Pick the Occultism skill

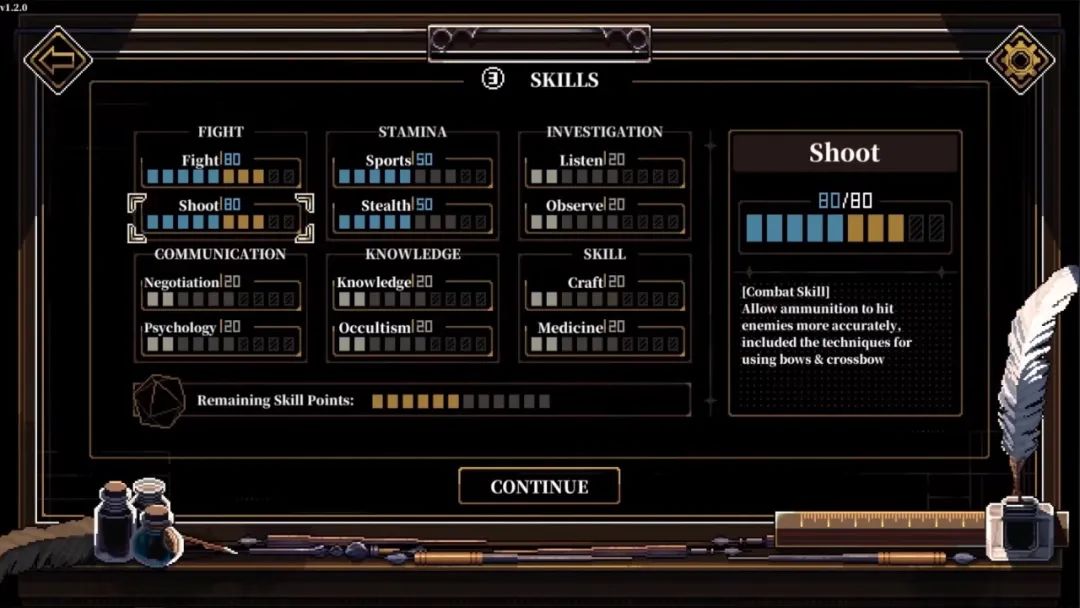point(412,337)
